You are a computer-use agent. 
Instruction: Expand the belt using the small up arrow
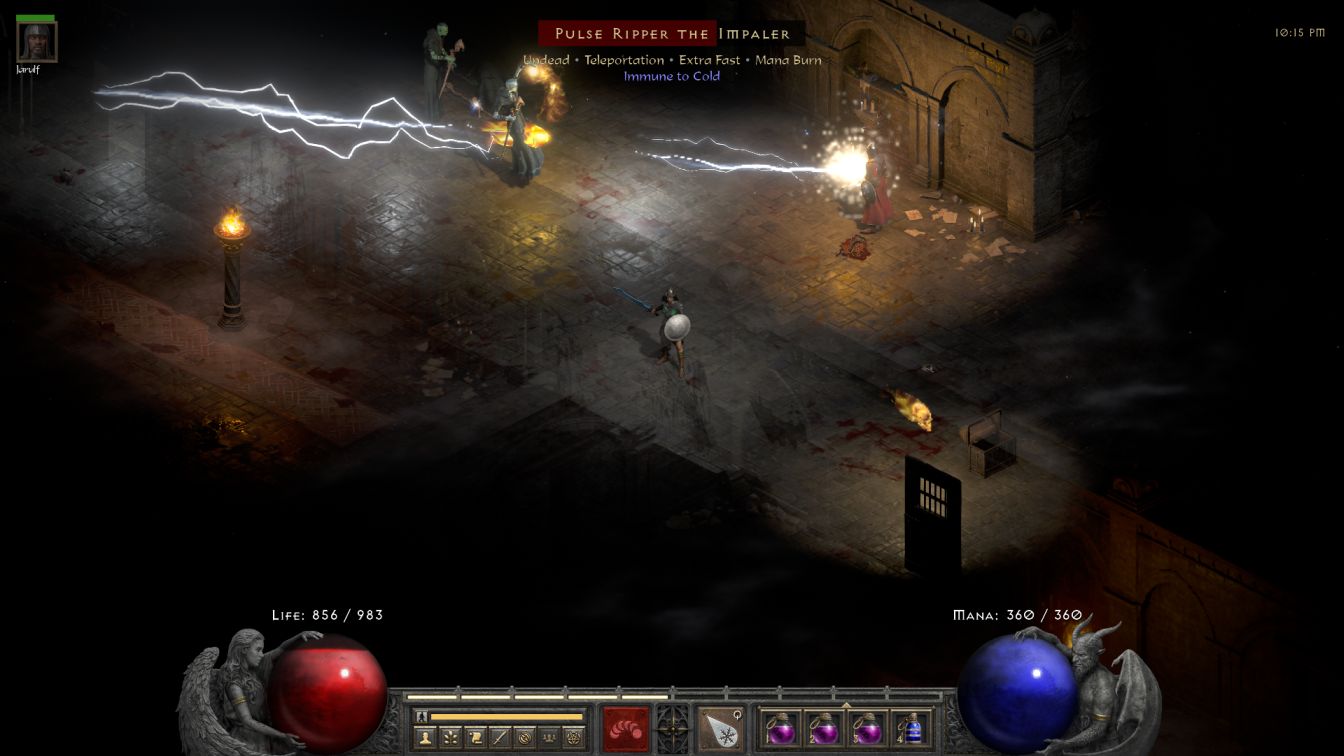point(846,705)
